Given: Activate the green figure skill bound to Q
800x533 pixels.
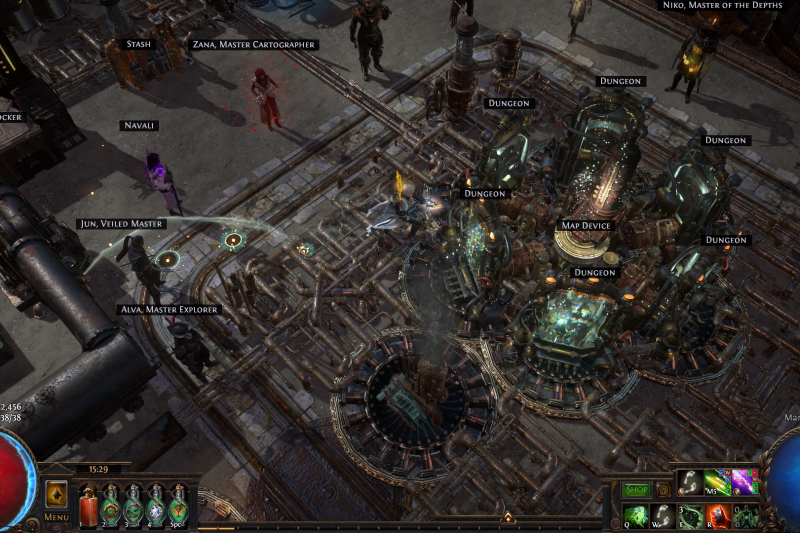Looking at the screenshot, I should click(x=636, y=516).
